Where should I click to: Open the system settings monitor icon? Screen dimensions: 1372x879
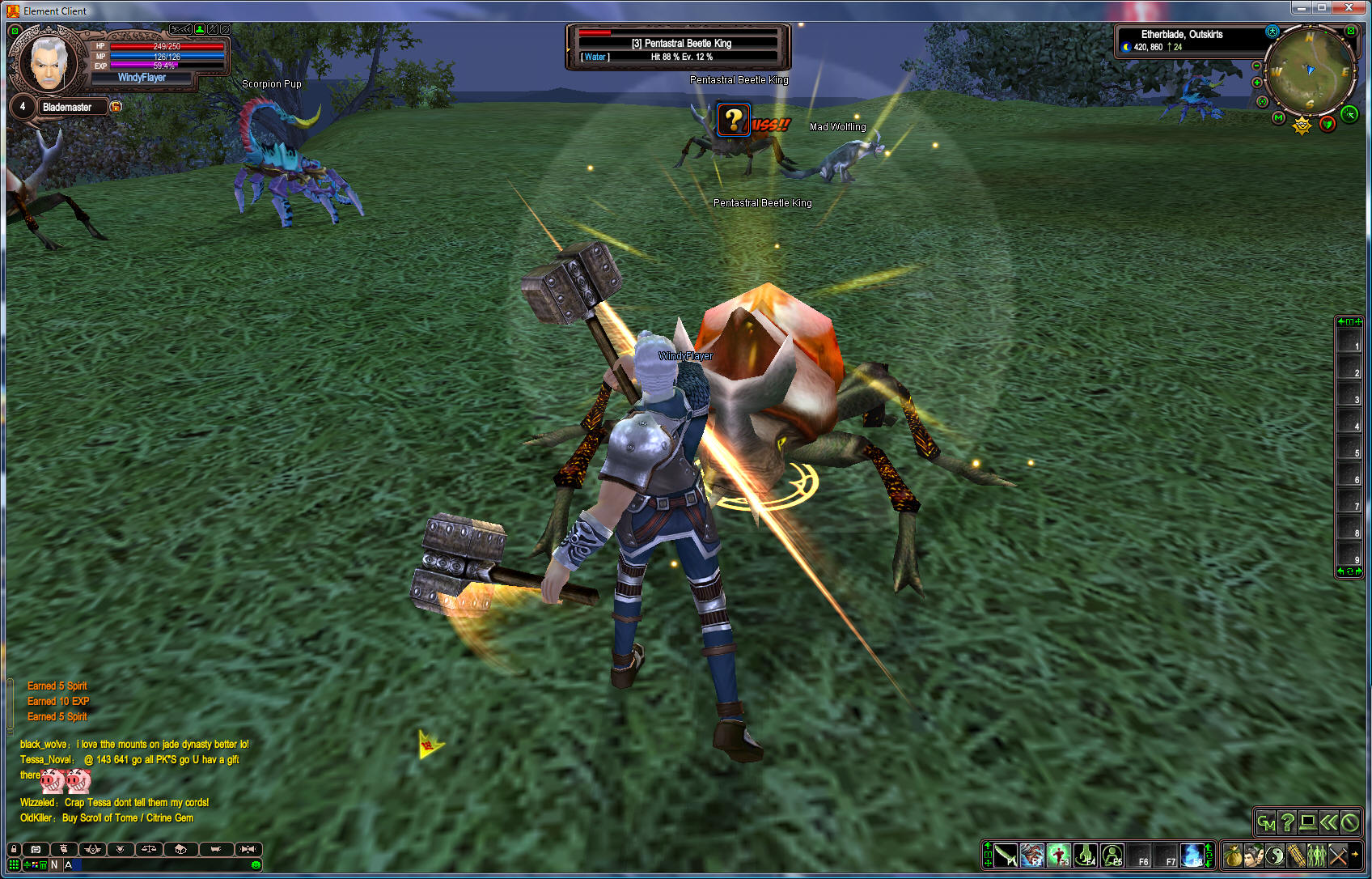(x=1307, y=823)
